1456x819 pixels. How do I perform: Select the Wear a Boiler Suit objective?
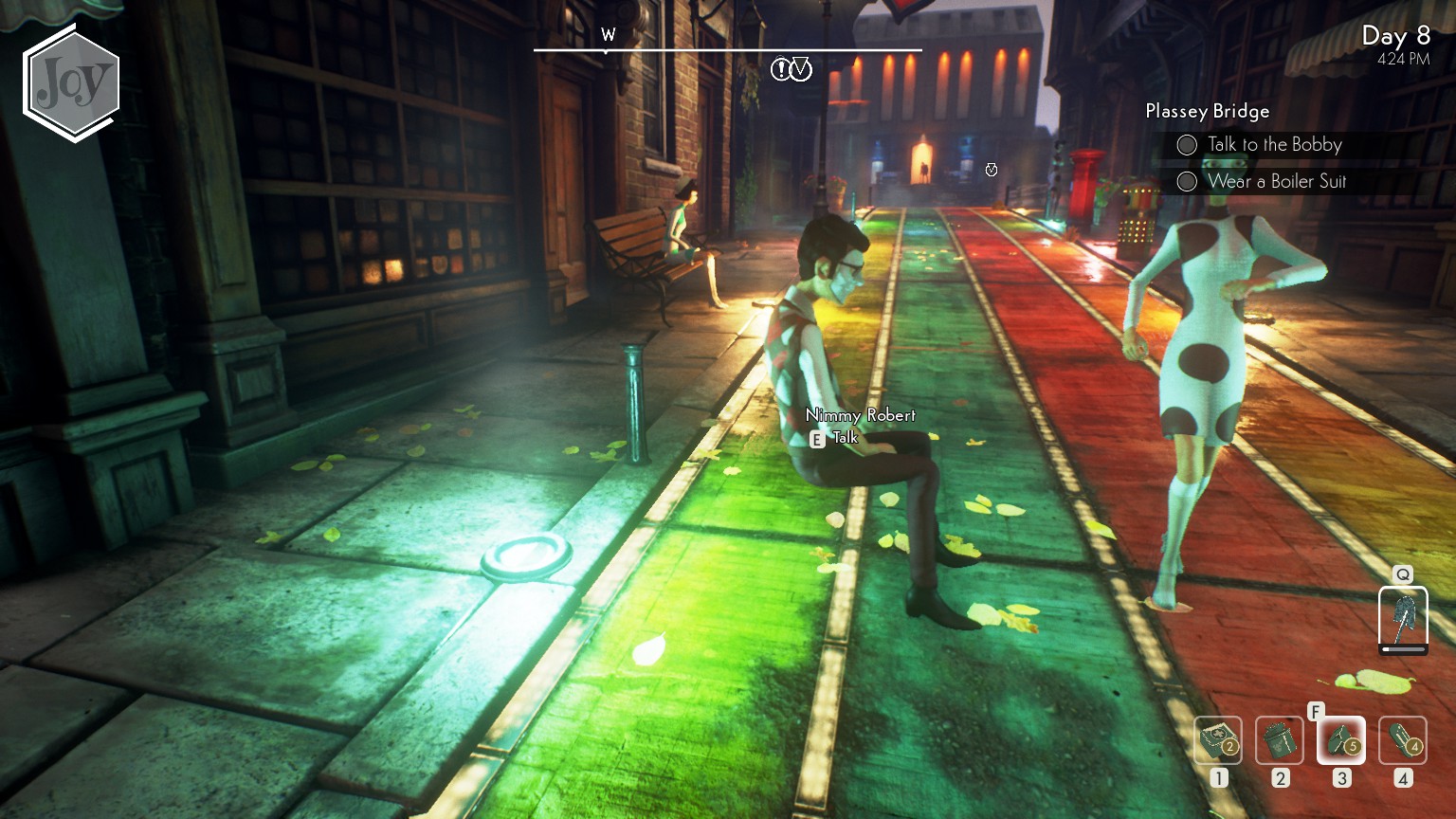pyautogui.click(x=1276, y=181)
